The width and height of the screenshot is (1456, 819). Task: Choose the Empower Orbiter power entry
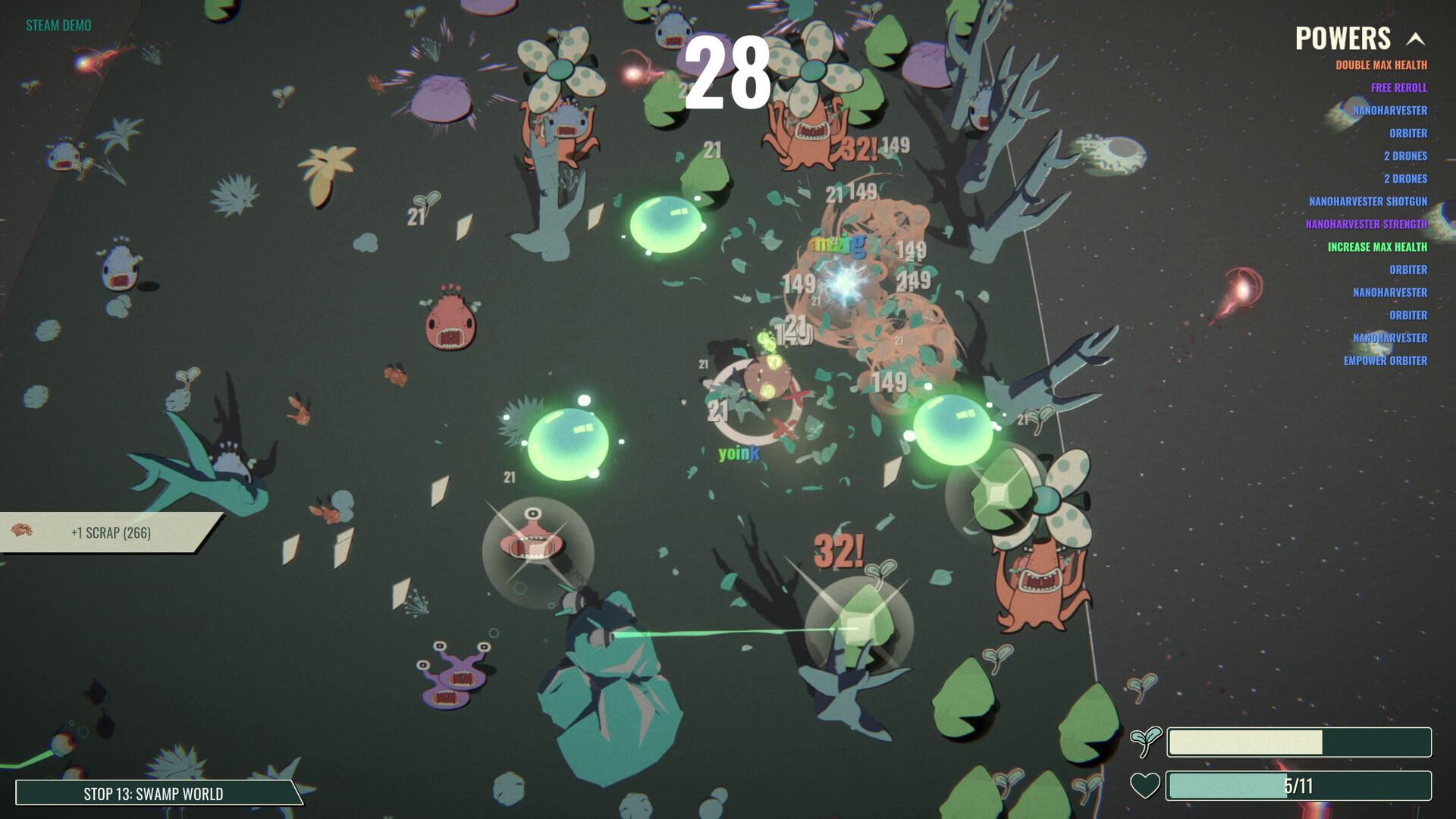(1385, 361)
